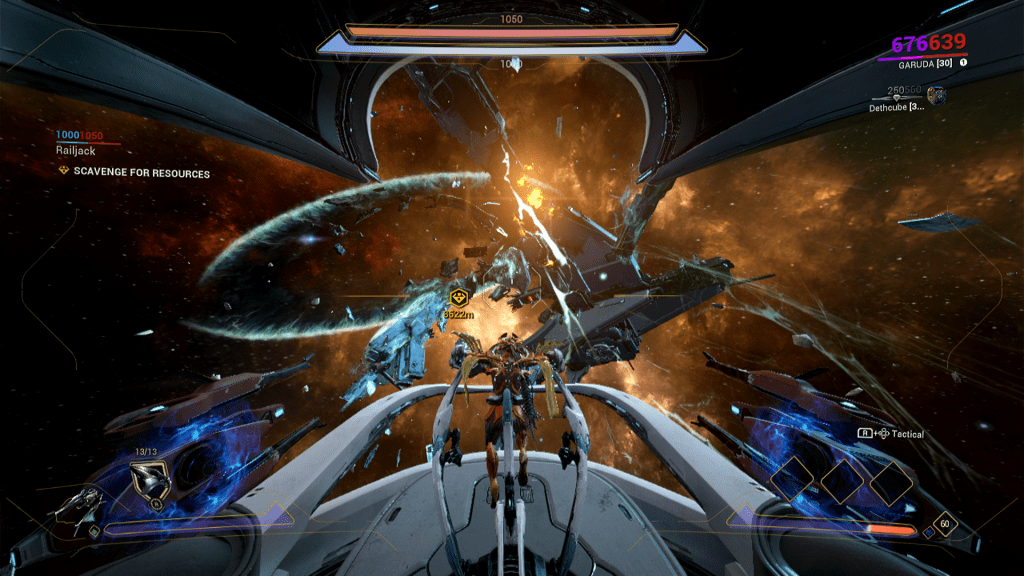Click the Dethcube companion portrait
1024x576 pixels.
[936, 96]
